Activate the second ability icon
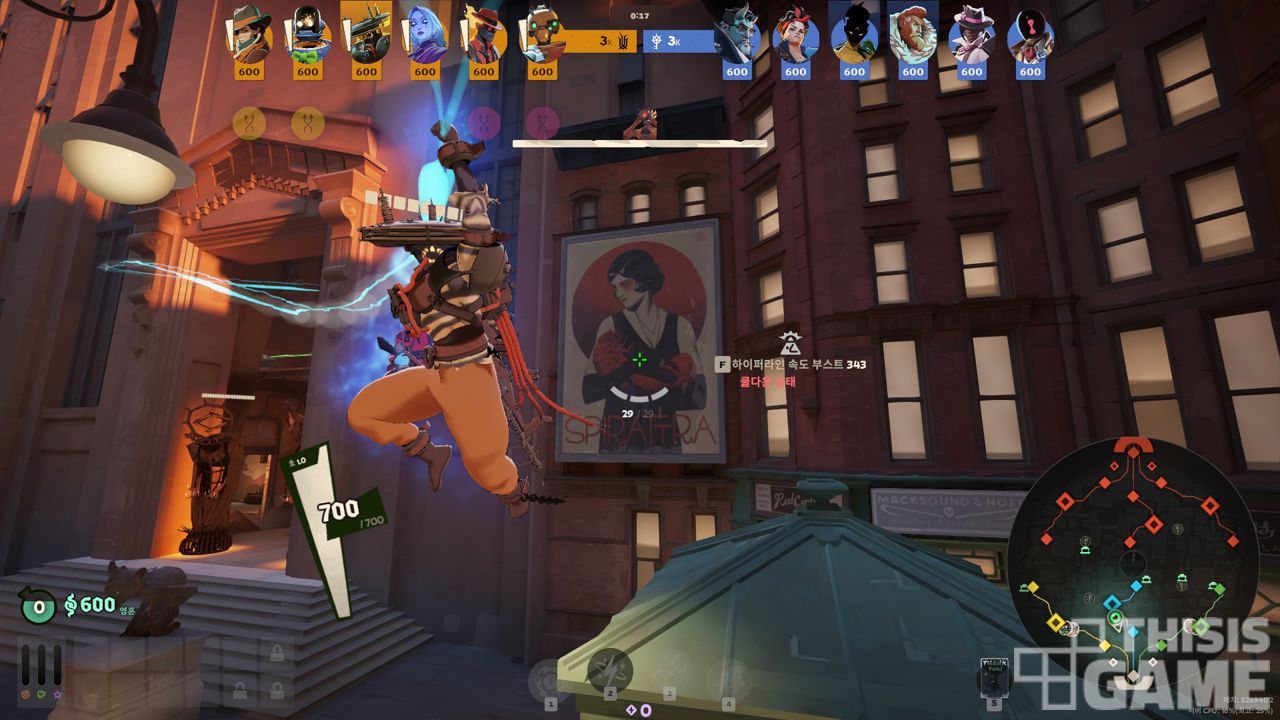Screen dimensions: 1280x720 point(609,671)
